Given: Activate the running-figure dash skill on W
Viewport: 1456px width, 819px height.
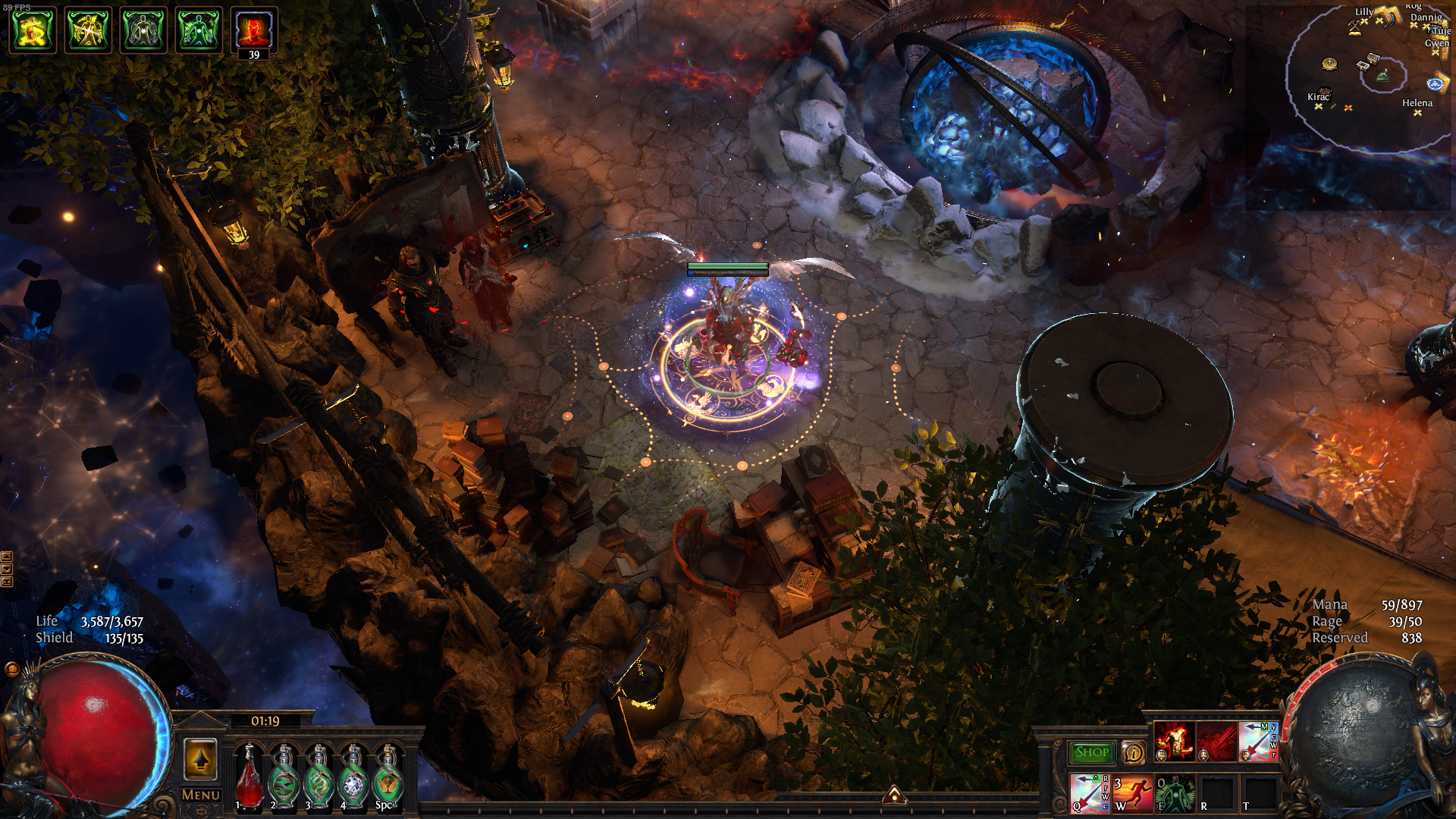Looking at the screenshot, I should pos(1132,793).
